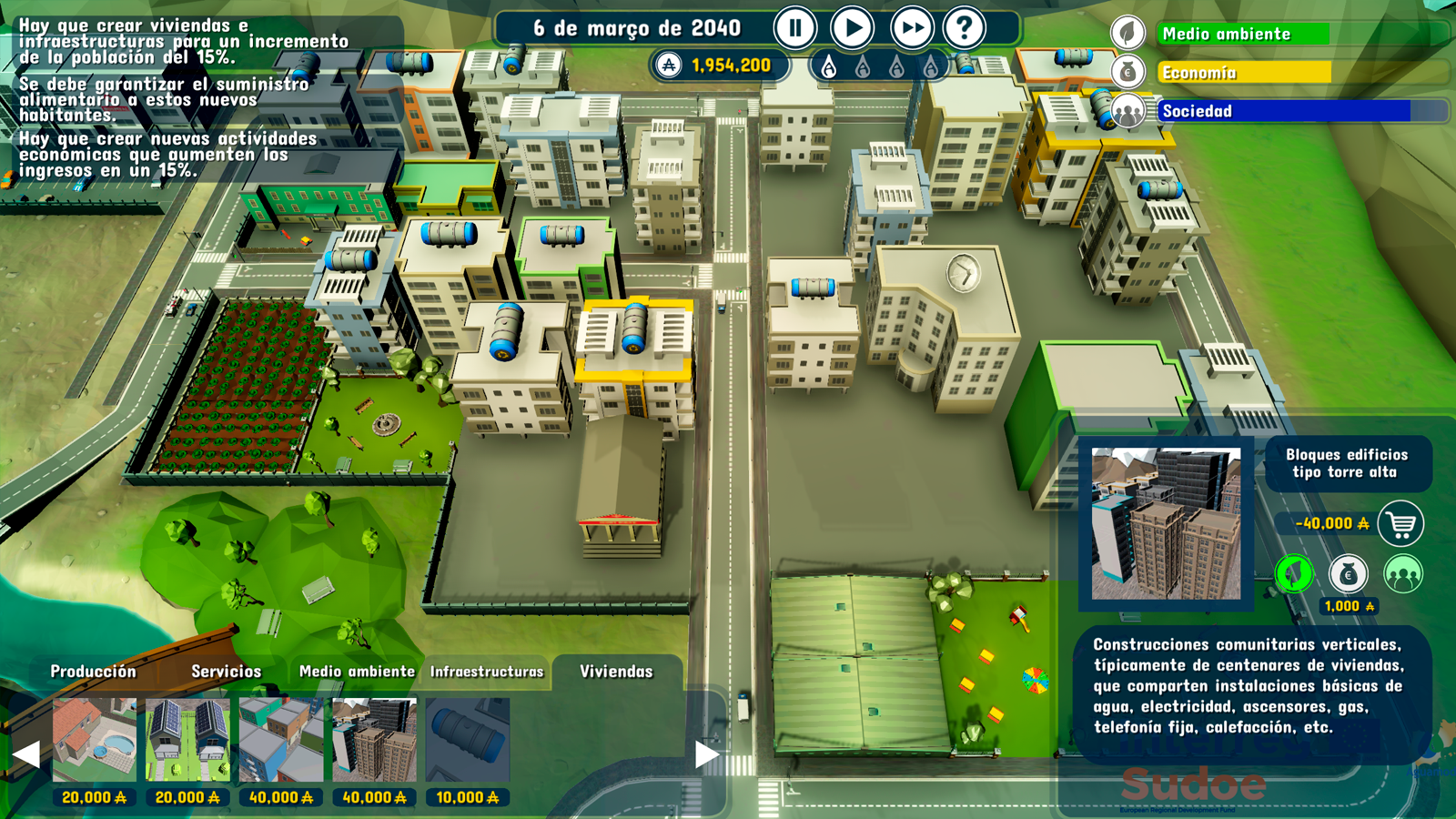
Task: Show next building items page
Action: pyautogui.click(x=707, y=754)
